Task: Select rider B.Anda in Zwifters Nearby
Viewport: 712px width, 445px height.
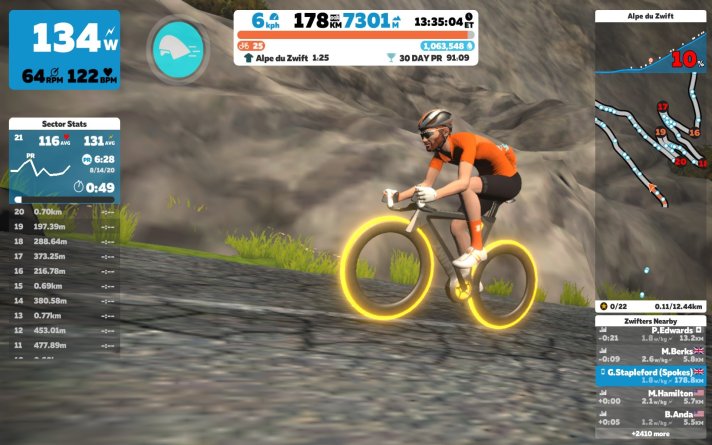Action: pos(651,417)
